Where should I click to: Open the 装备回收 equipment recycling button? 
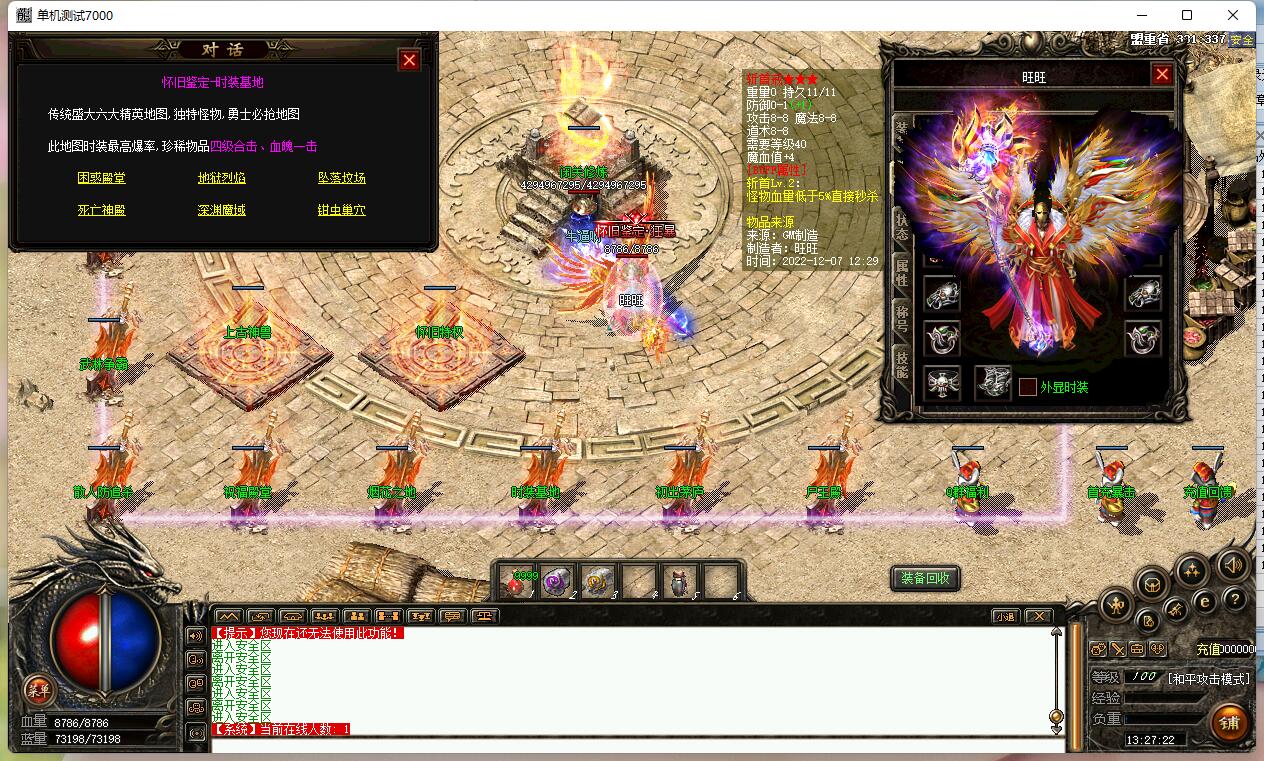(925, 578)
